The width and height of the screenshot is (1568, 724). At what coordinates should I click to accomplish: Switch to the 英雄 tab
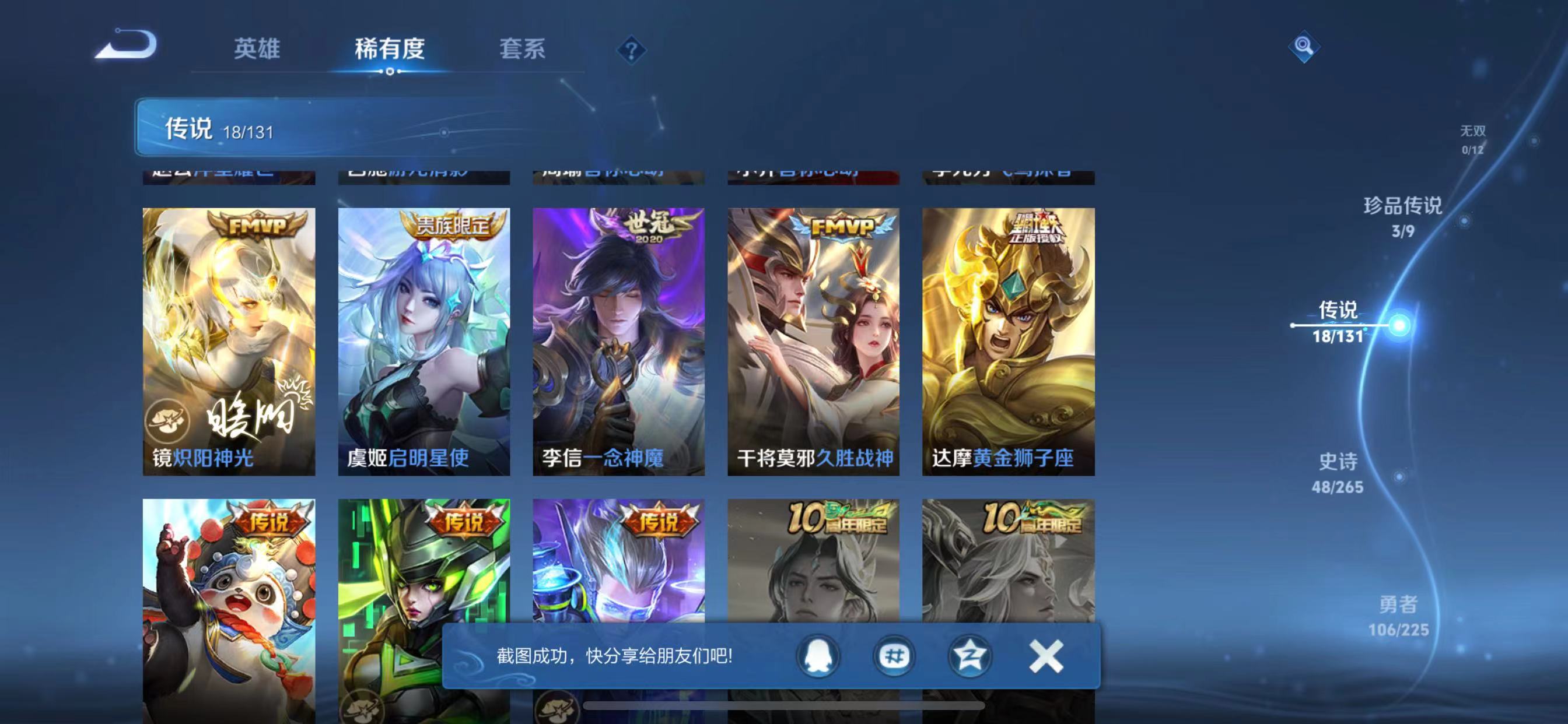click(256, 51)
